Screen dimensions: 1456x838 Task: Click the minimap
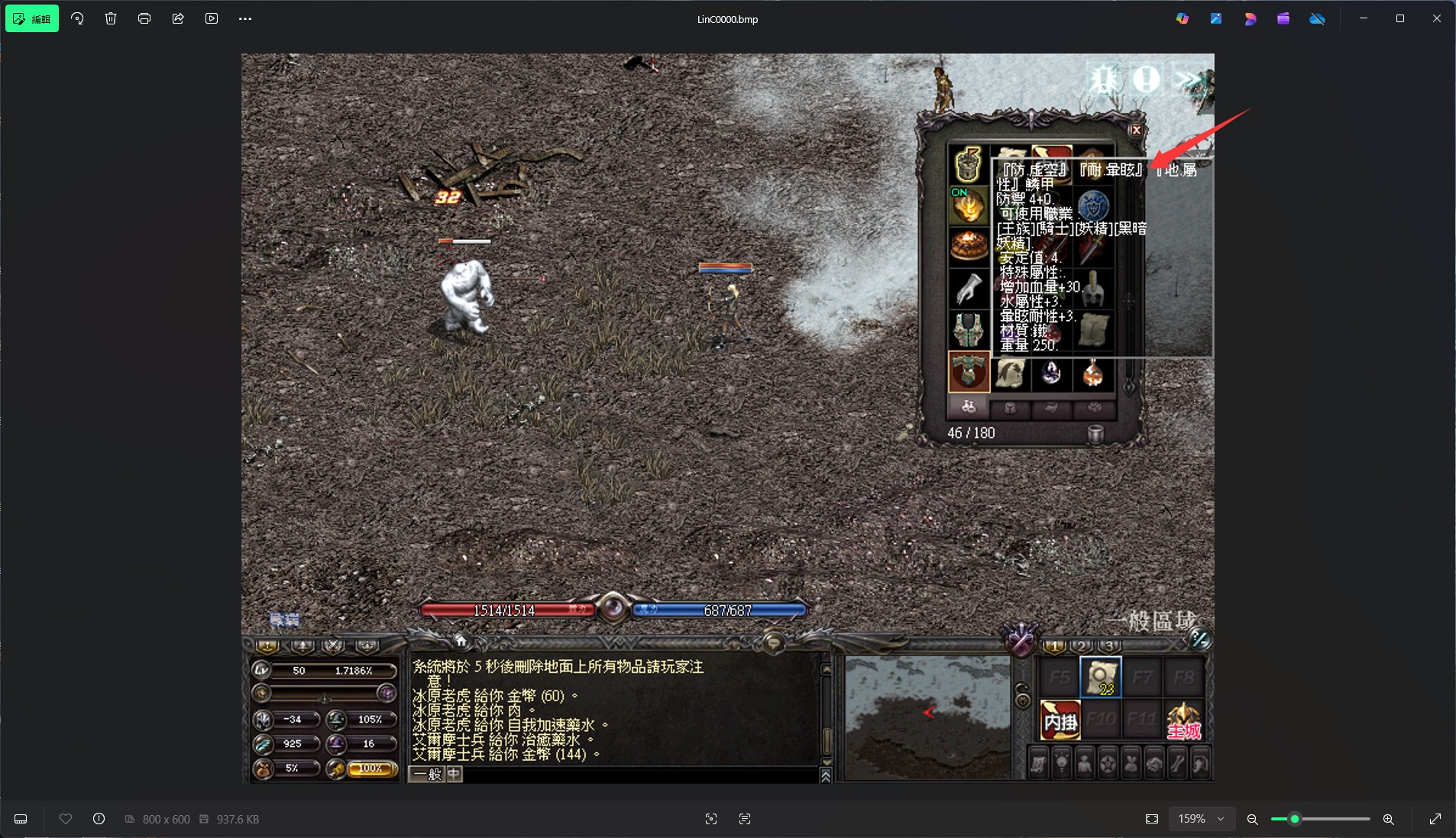click(927, 717)
